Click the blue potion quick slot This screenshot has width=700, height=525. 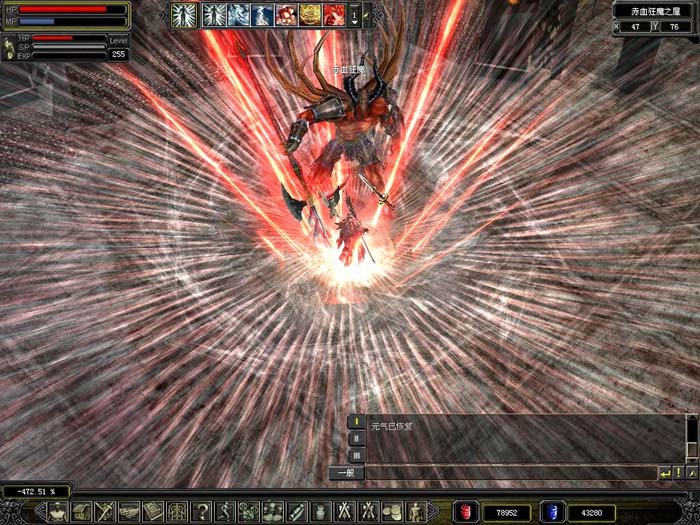551,511
